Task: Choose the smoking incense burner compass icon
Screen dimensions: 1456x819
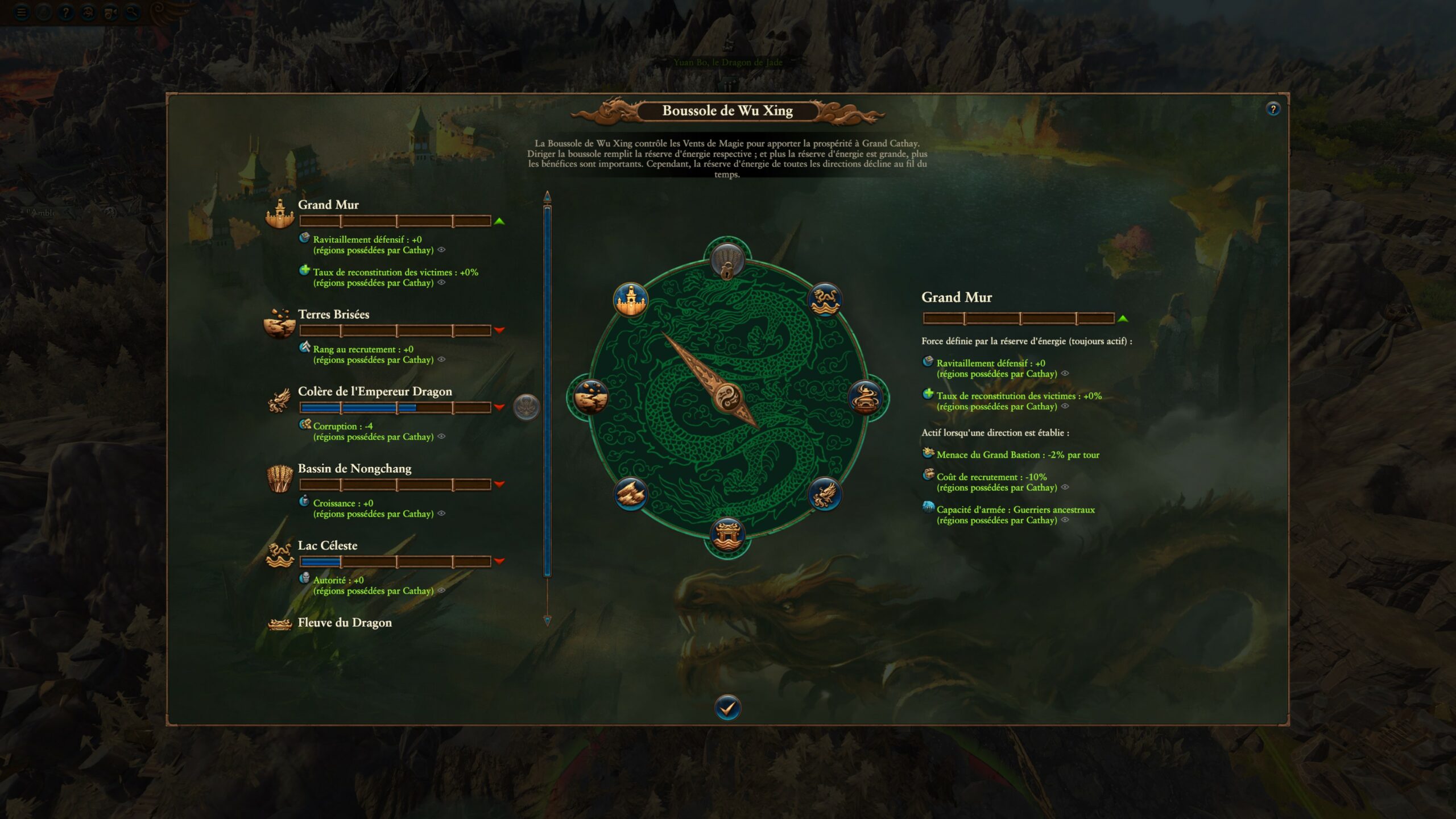Action: coord(865,396)
